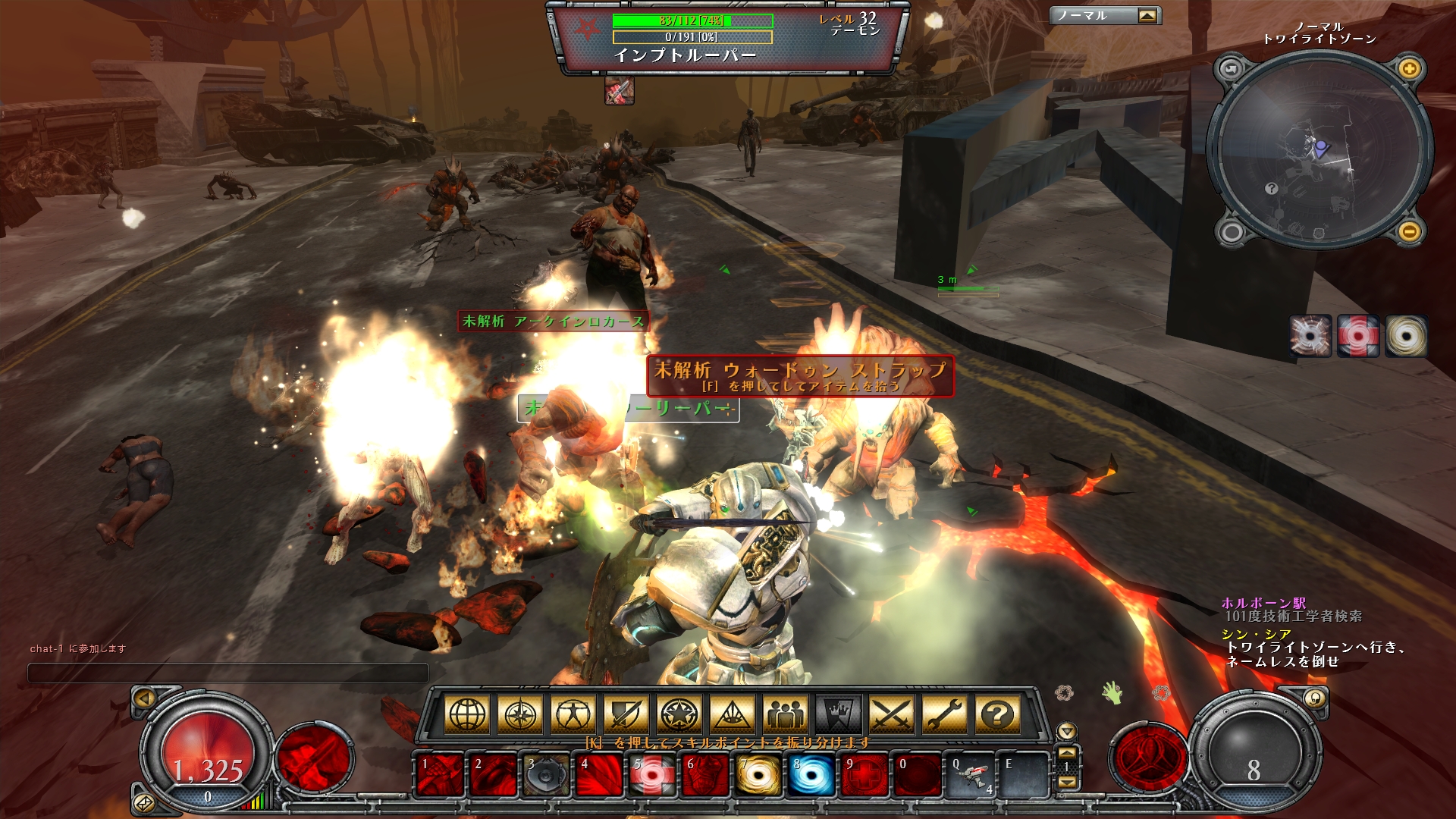Click the crossed swords menu button

[x=892, y=714]
